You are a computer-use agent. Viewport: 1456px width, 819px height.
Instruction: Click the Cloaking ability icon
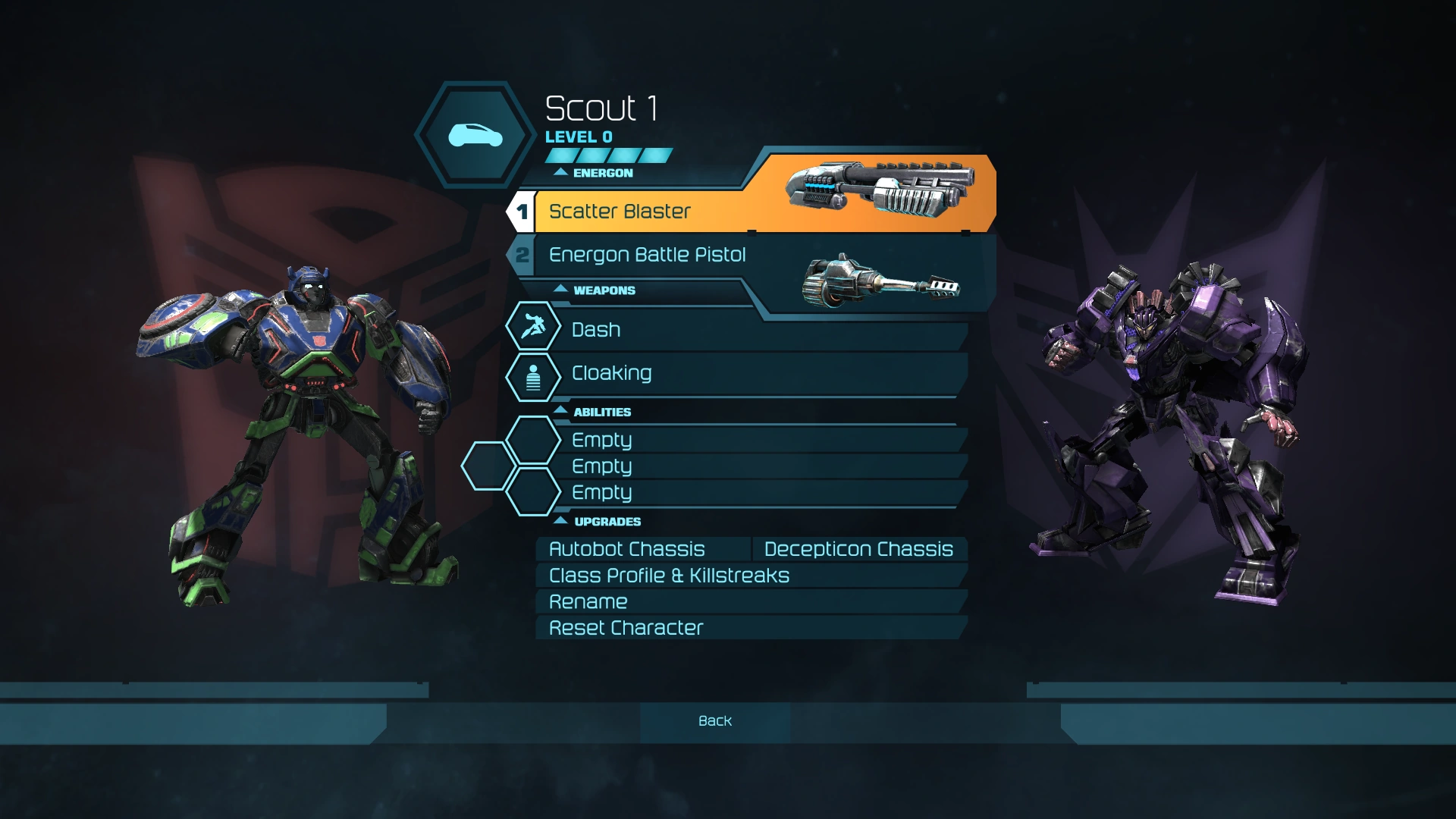[533, 377]
